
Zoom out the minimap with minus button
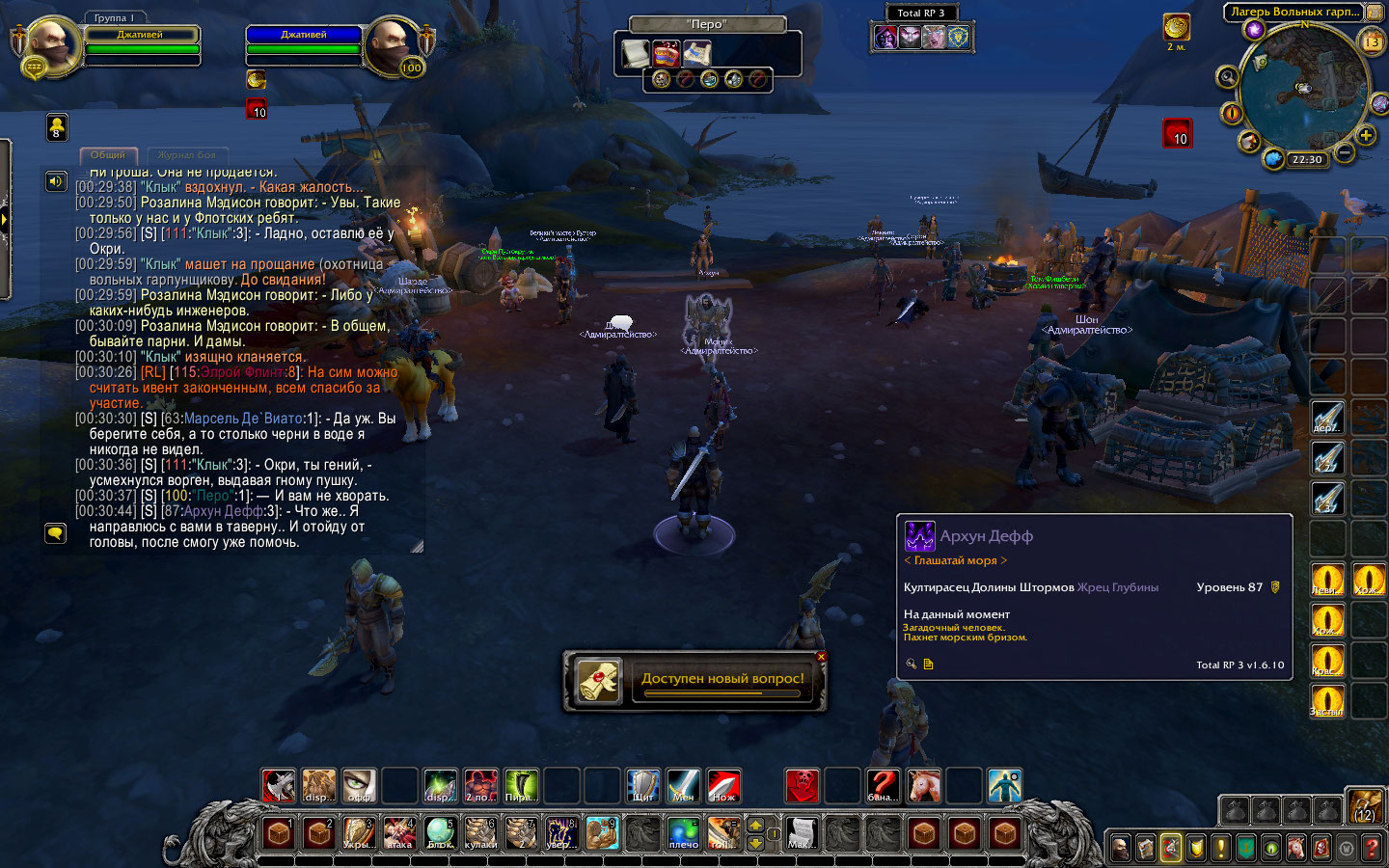click(x=1345, y=152)
